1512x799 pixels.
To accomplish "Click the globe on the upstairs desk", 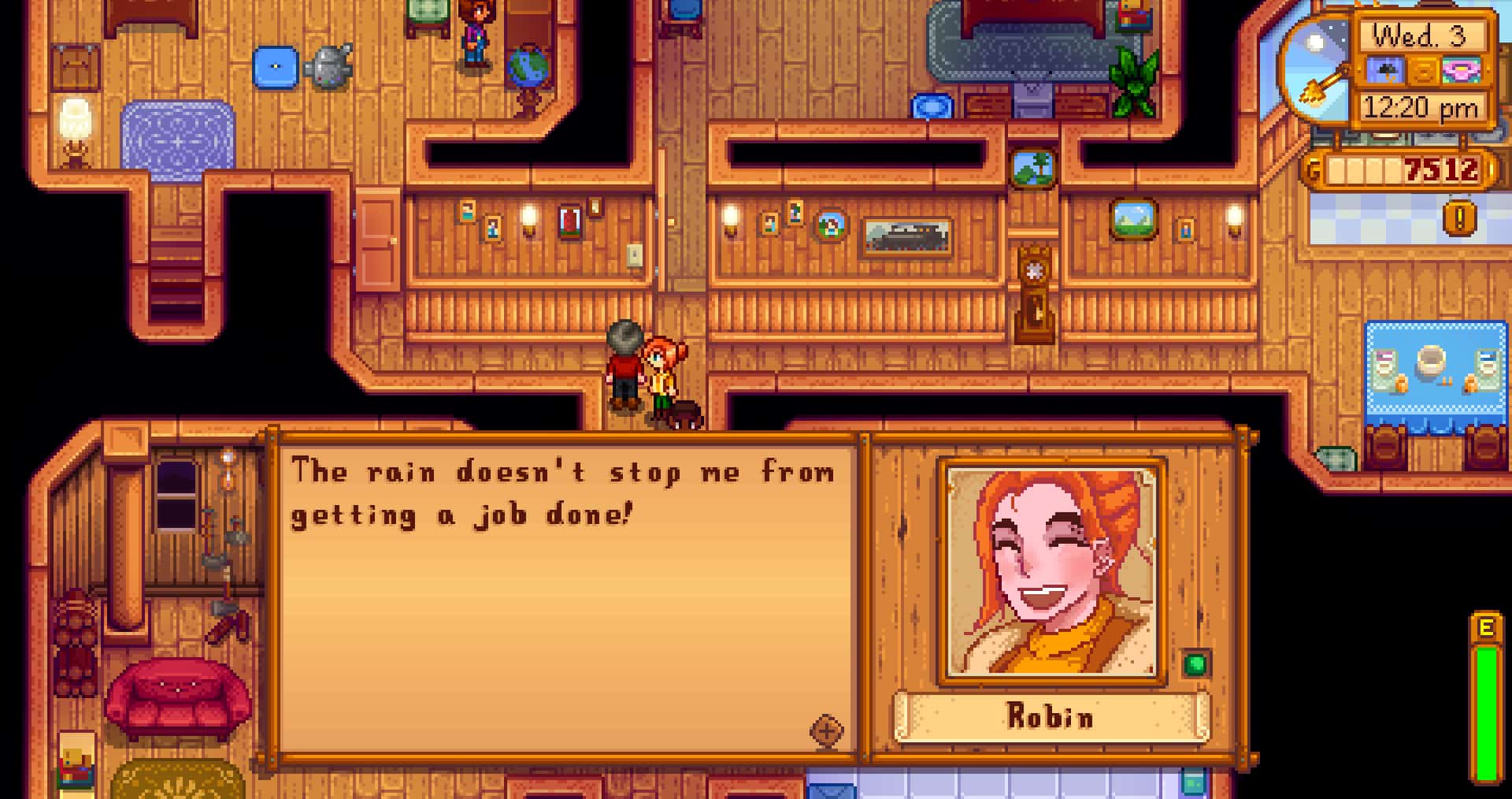I will [x=528, y=67].
